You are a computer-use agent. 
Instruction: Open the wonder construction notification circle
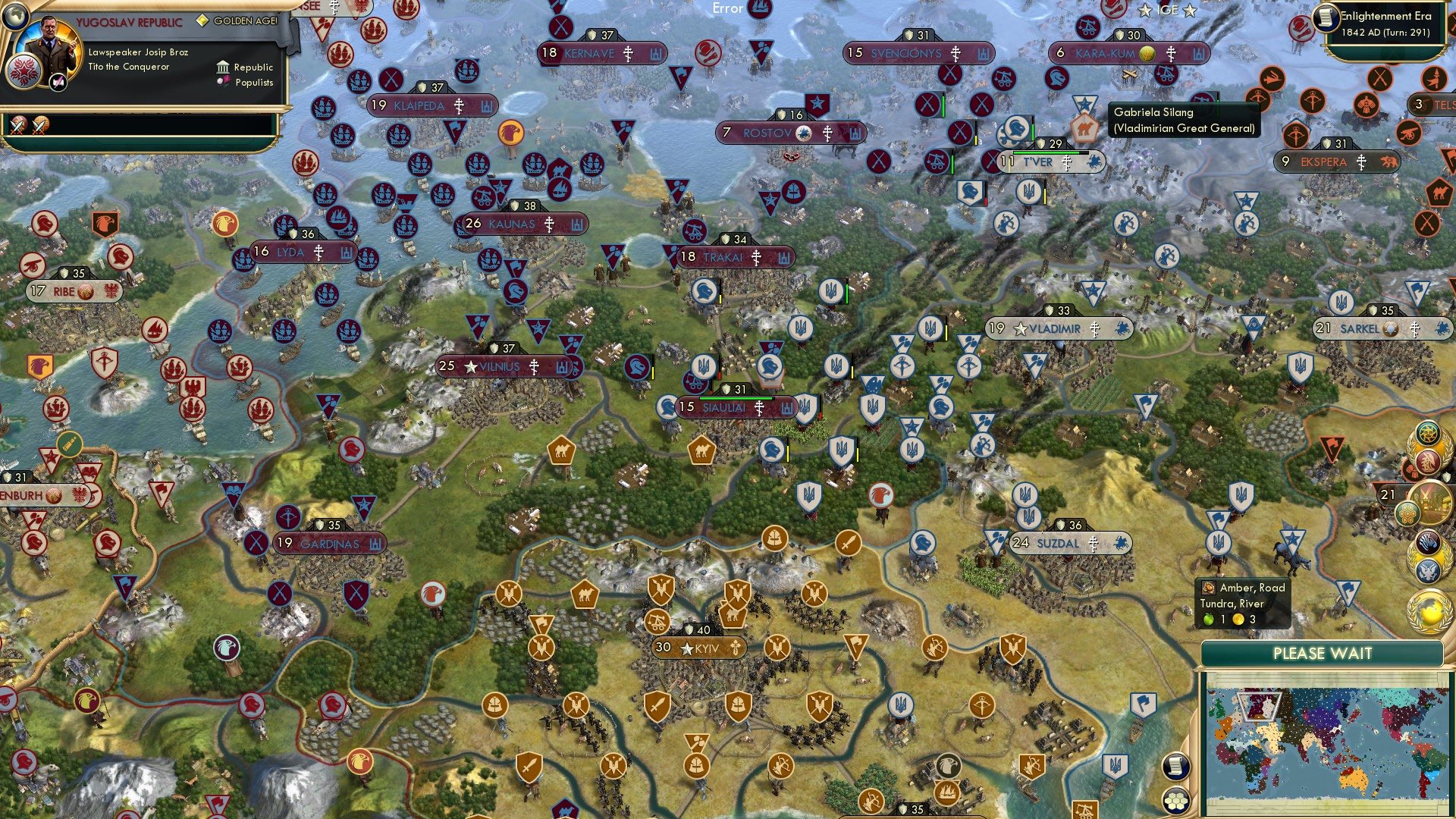[1432, 503]
